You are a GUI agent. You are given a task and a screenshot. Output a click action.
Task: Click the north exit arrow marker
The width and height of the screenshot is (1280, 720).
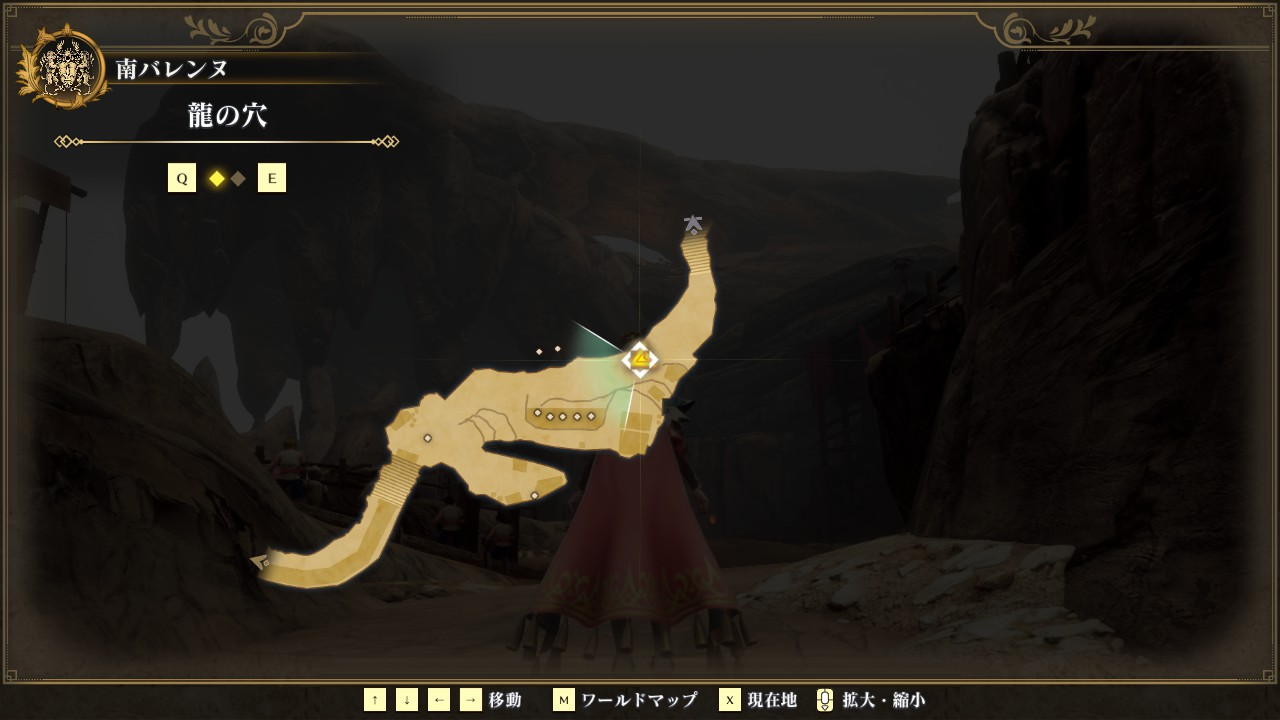692,224
